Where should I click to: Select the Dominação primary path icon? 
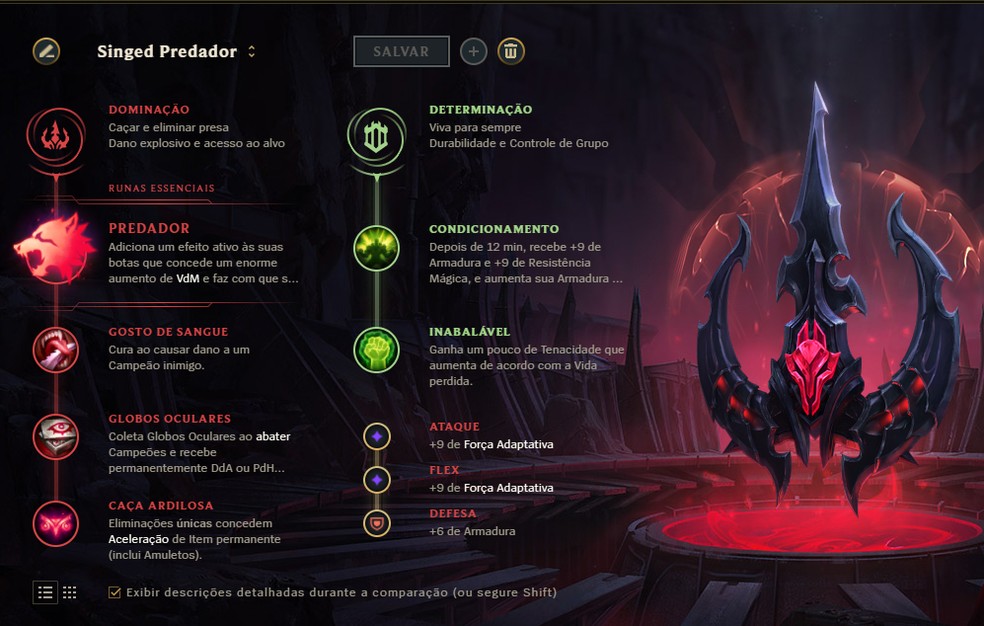tap(55, 136)
